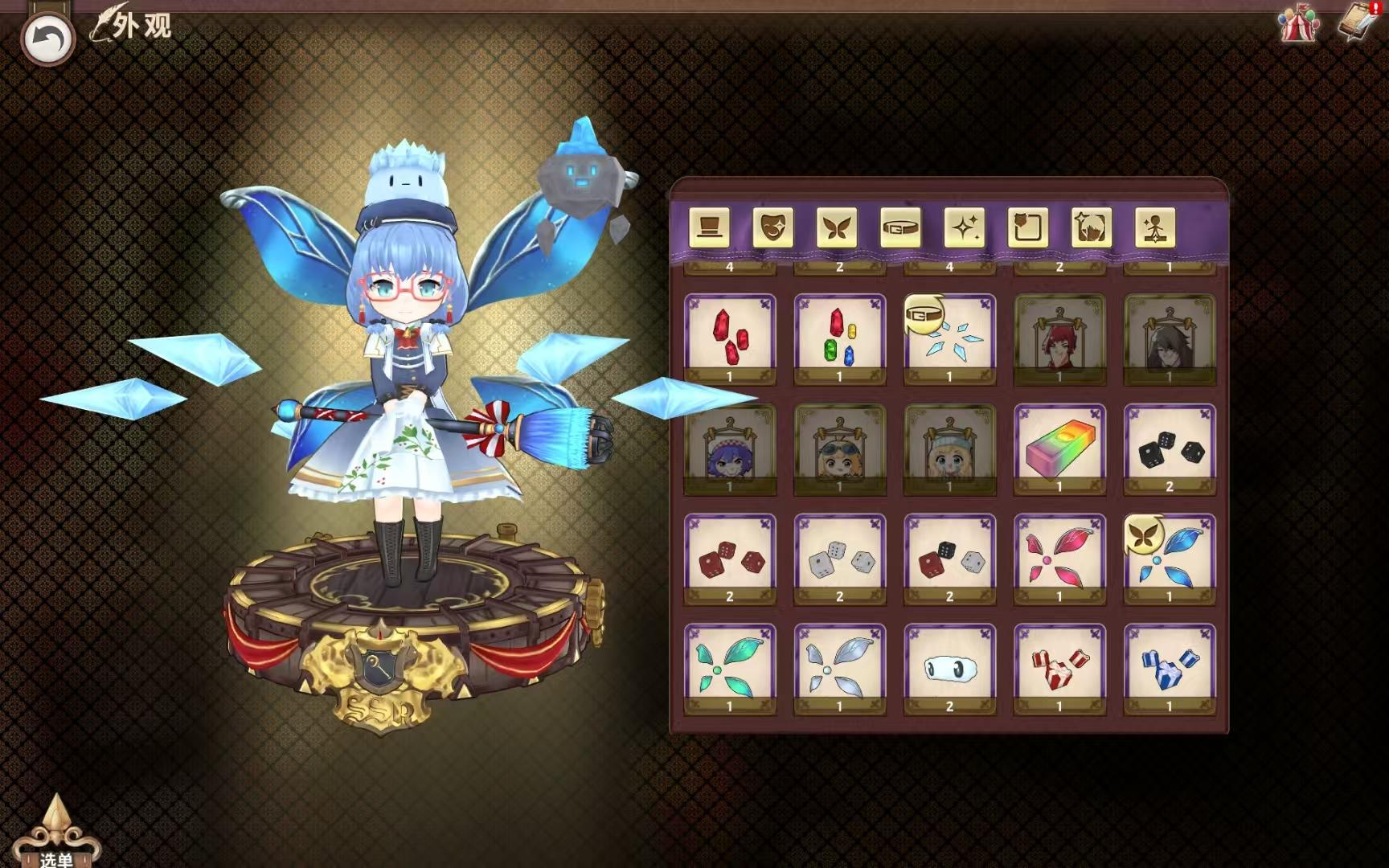1389x868 pixels.
Task: Open the theater mask face category
Action: click(773, 229)
